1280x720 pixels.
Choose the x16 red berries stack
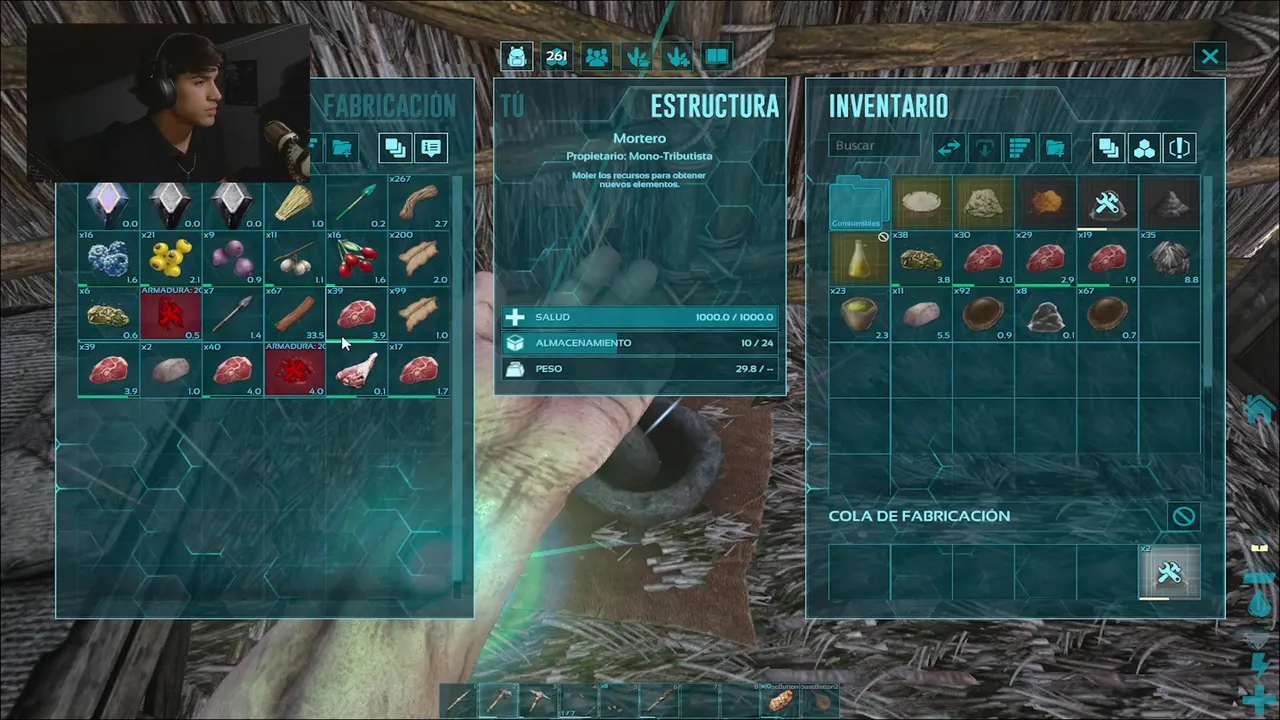click(357, 258)
